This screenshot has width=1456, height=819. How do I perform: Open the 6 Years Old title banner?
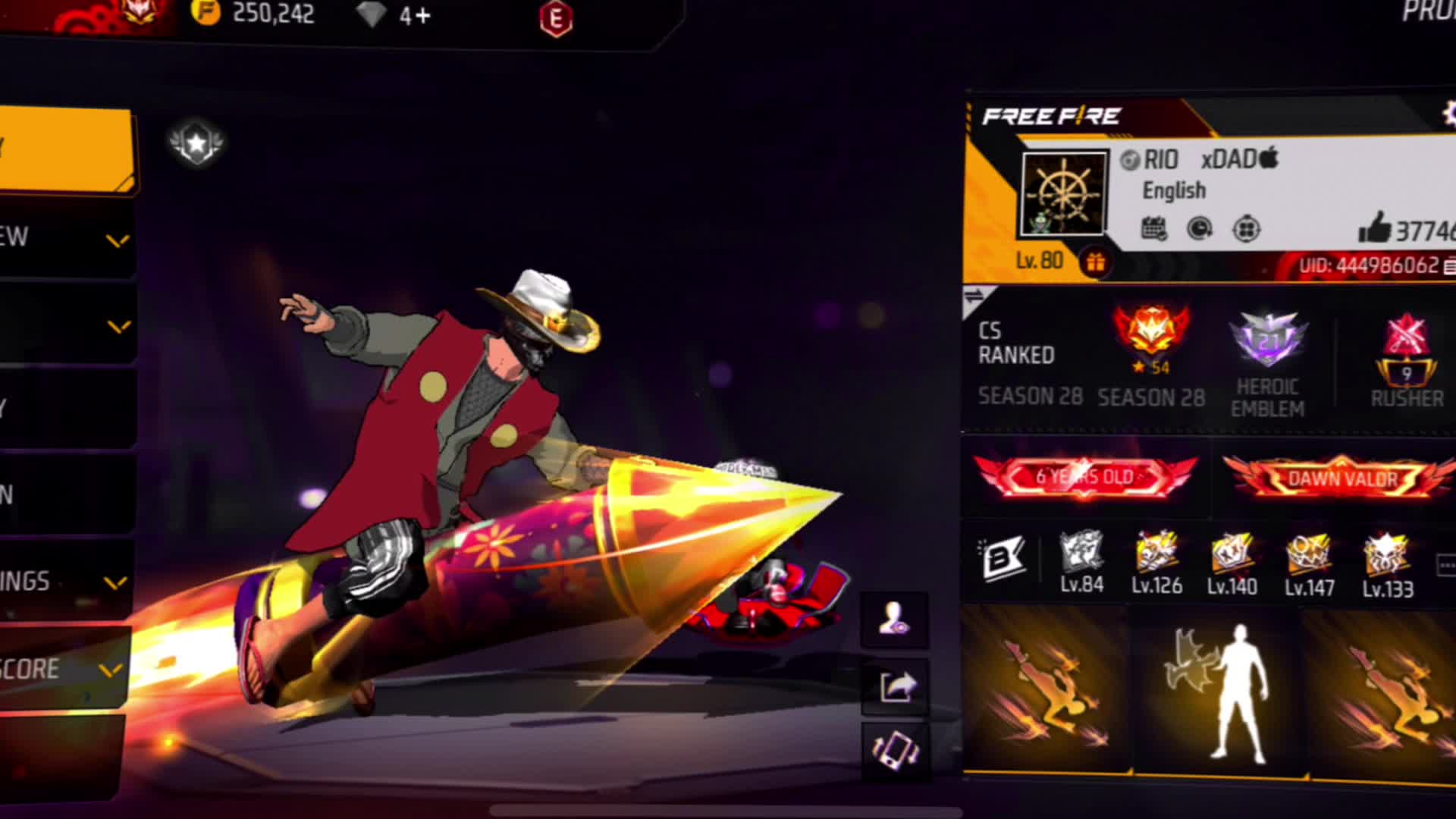click(x=1084, y=477)
